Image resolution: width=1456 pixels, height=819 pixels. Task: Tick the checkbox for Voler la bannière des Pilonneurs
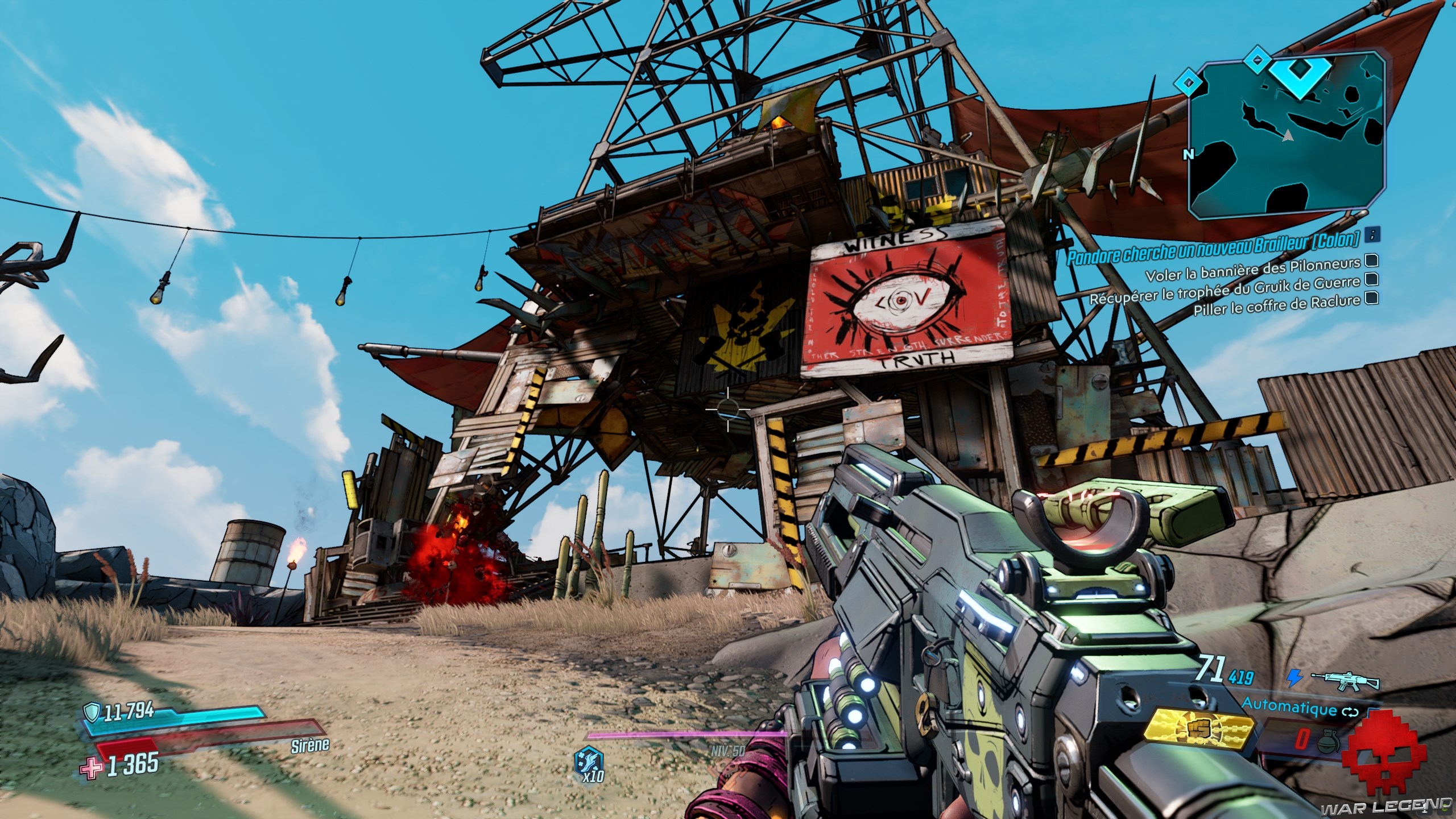pyautogui.click(x=1370, y=261)
